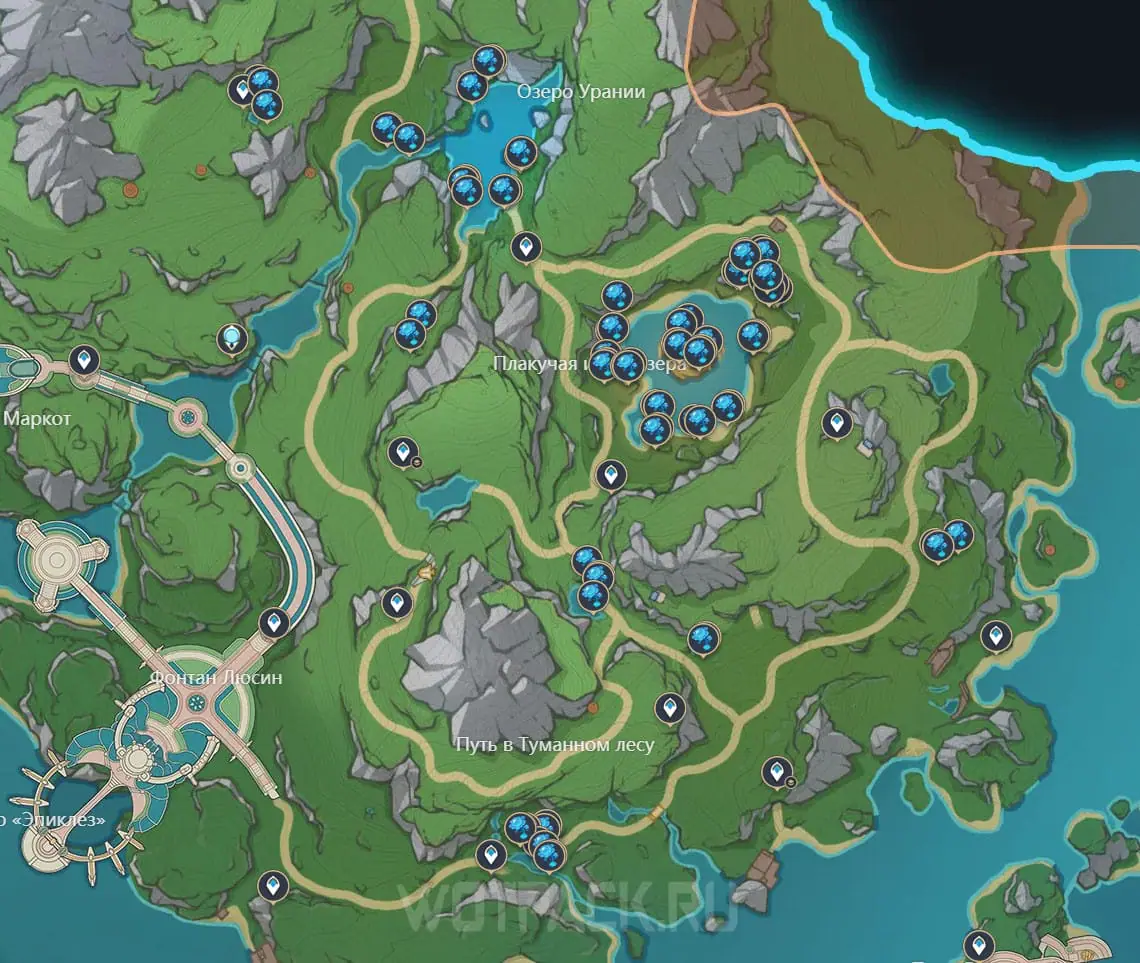Select the teleport waypoint inside the eastern looped path
The width and height of the screenshot is (1140, 963).
coord(836,425)
